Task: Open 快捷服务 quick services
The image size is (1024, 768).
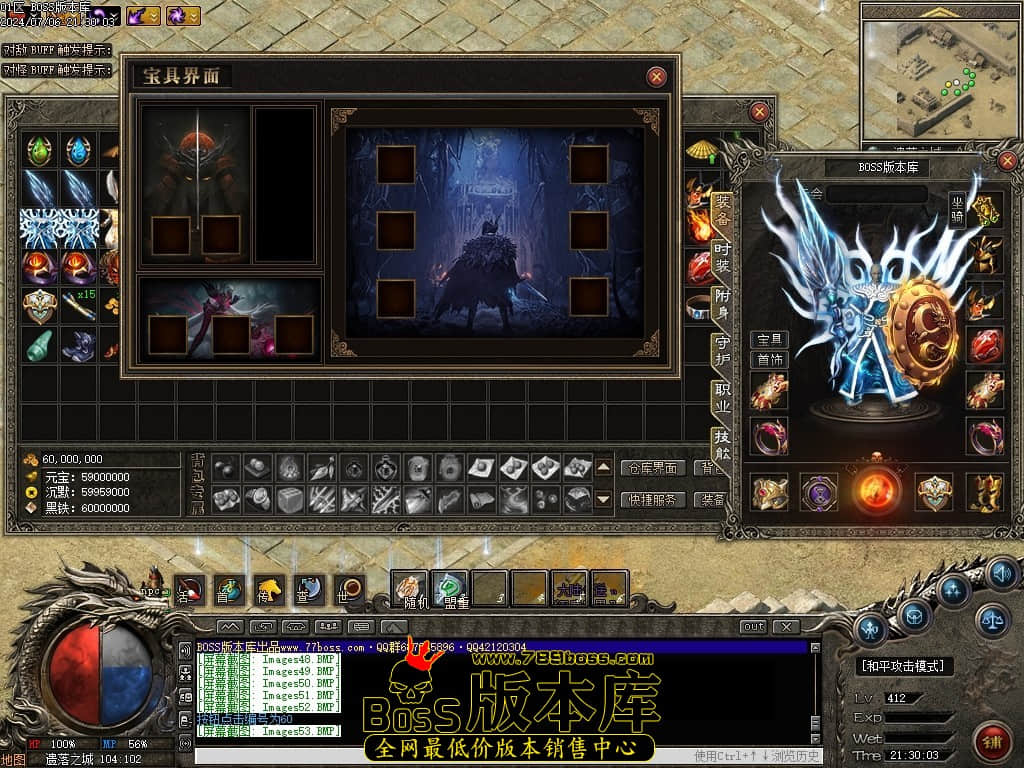Action: [653, 499]
